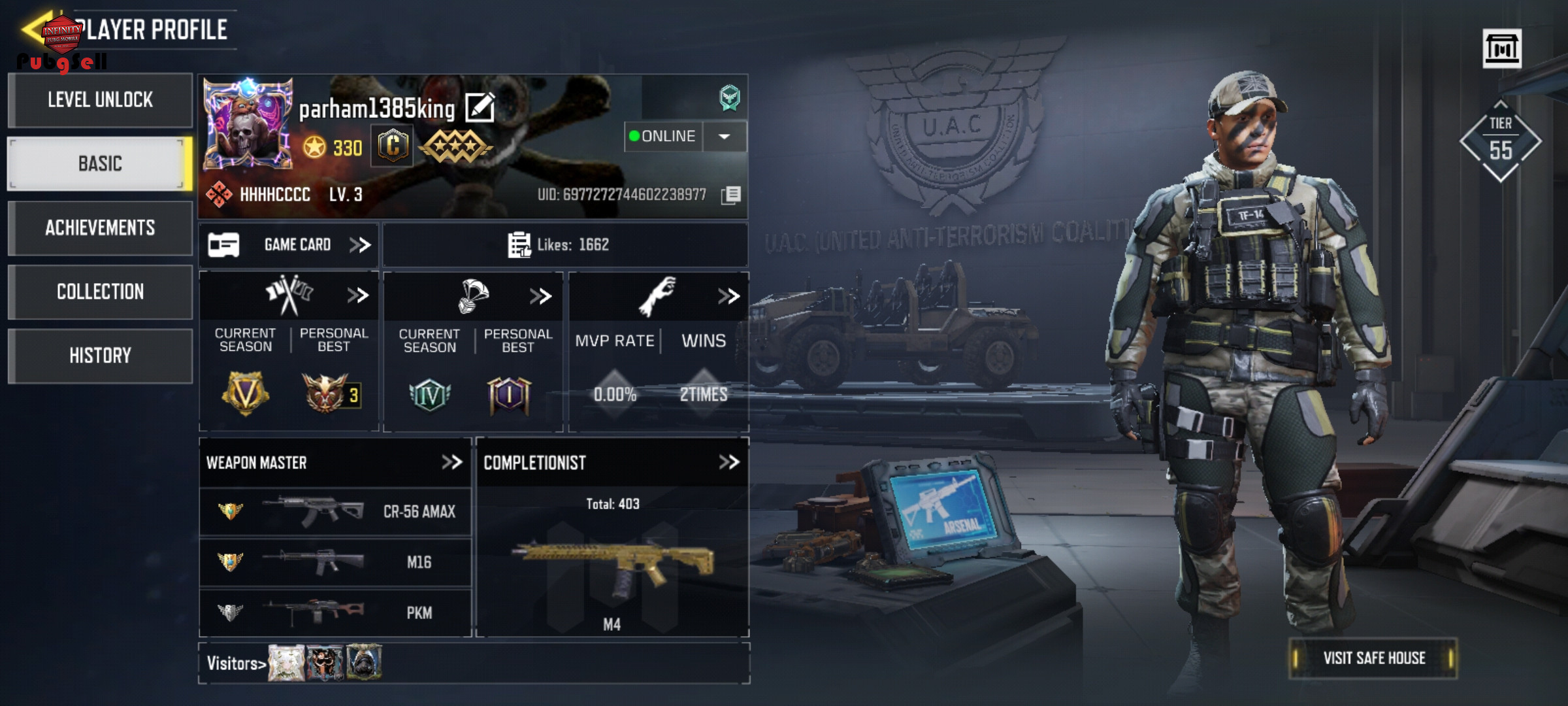Viewport: 1568px width, 706px height.
Task: Open the Achievements tab
Action: (100, 227)
